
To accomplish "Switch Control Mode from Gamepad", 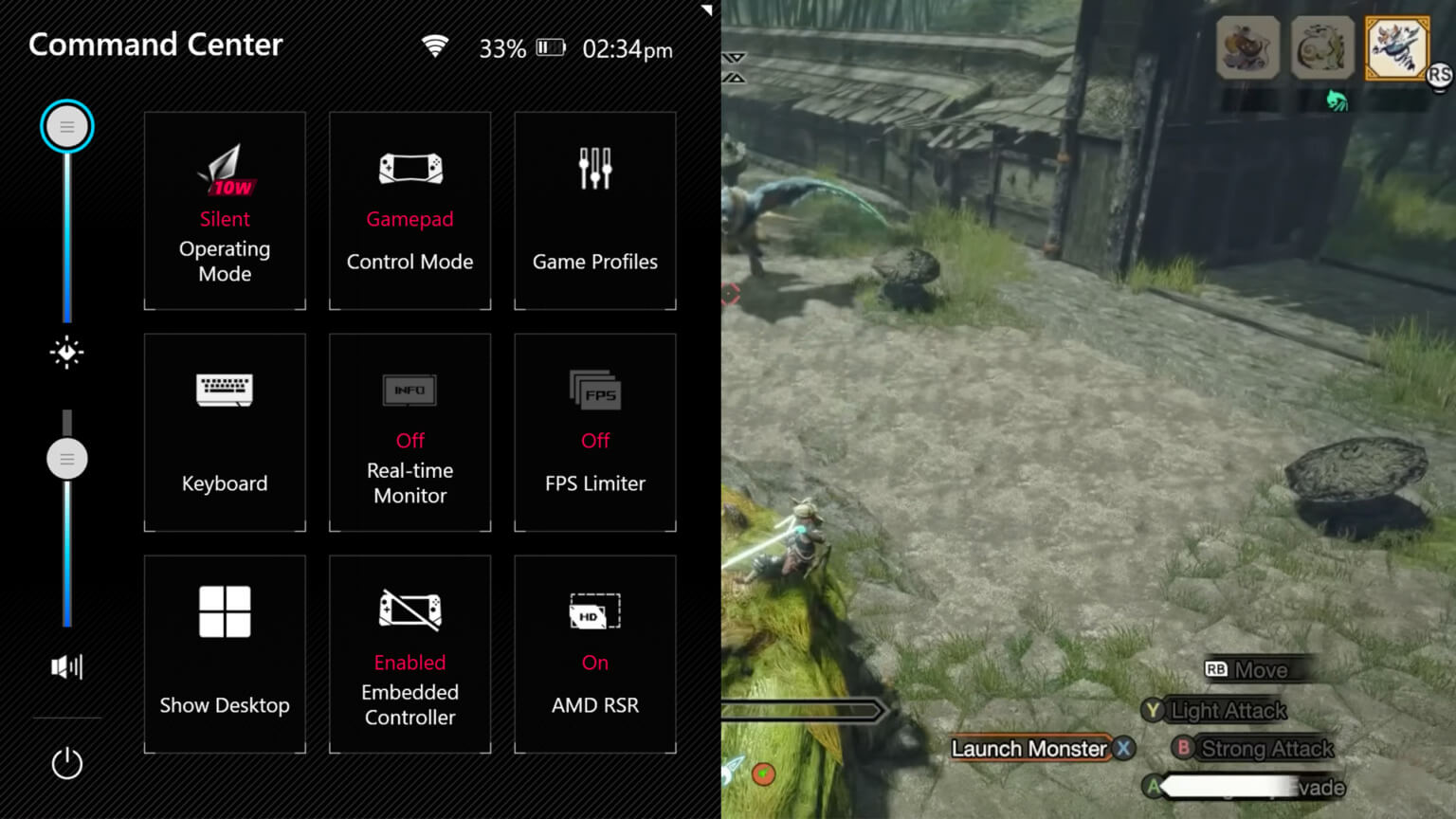I will 409,209.
